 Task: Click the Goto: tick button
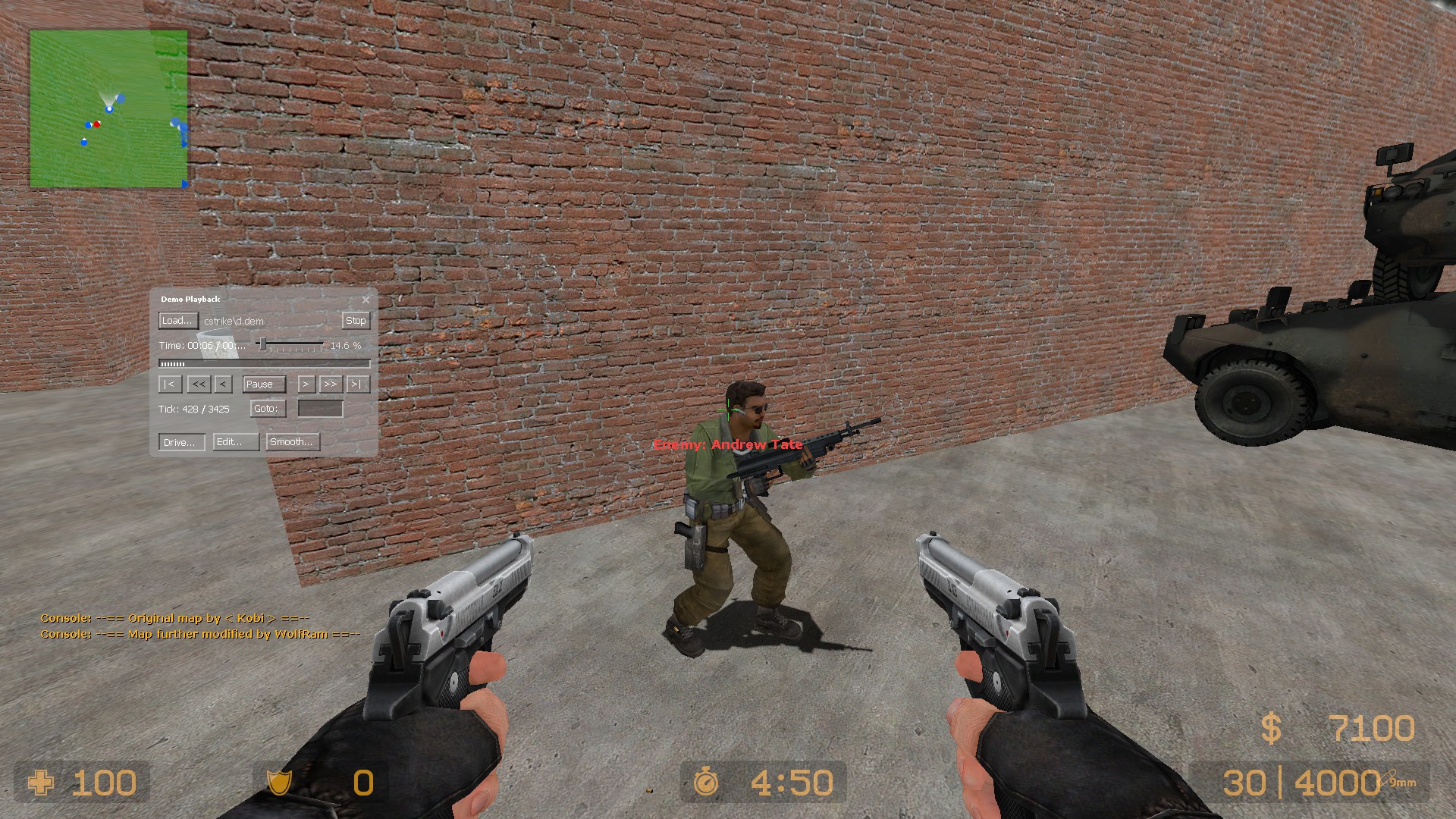tap(268, 409)
